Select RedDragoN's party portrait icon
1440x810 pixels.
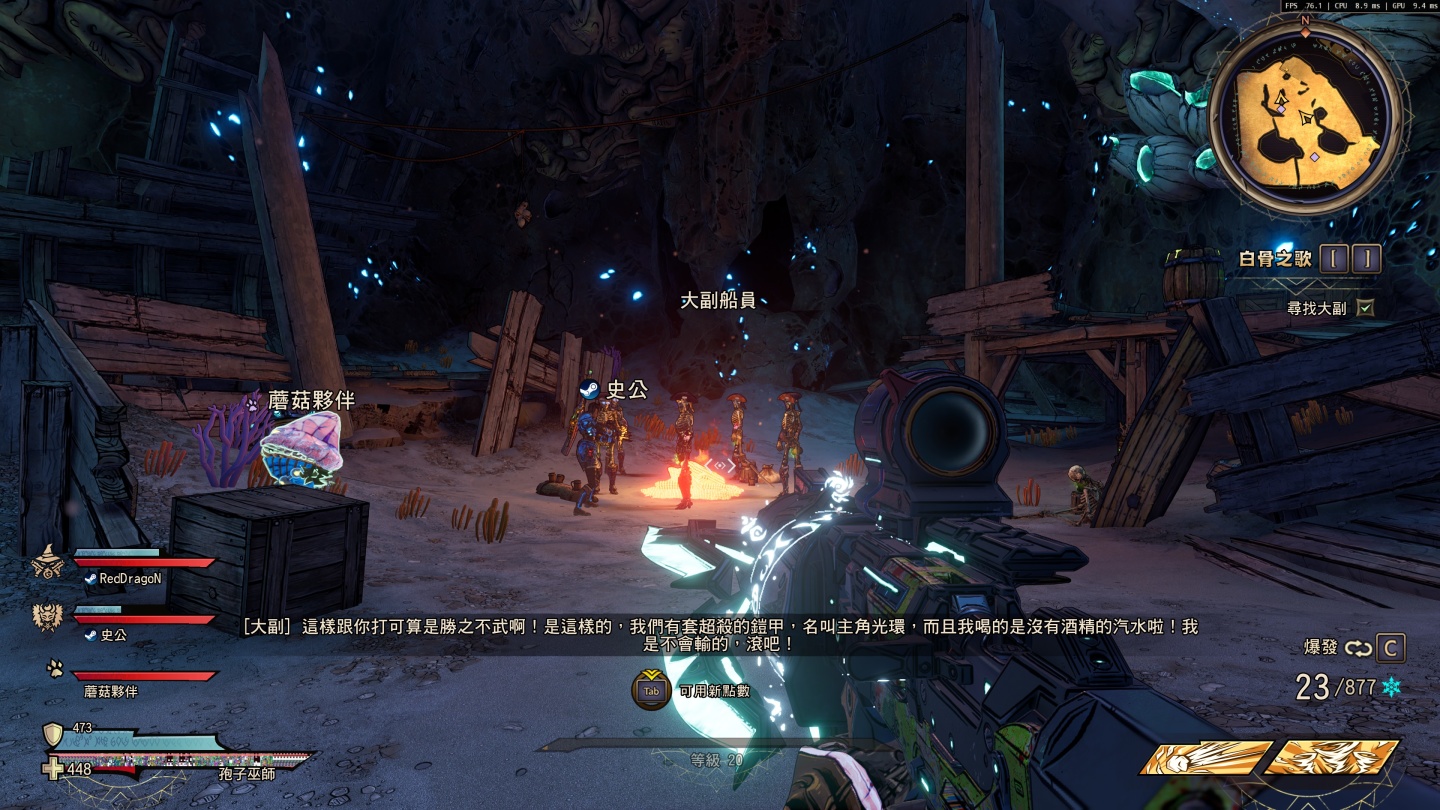(48, 564)
